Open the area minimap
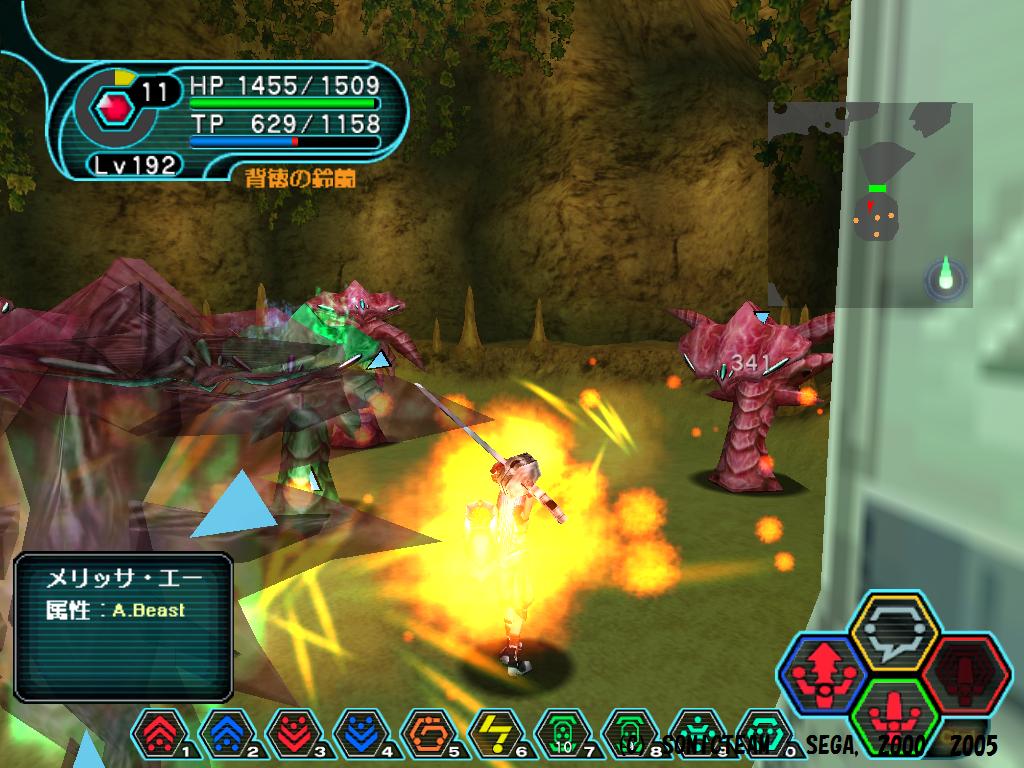The height and width of the screenshot is (768, 1024). (x=870, y=205)
